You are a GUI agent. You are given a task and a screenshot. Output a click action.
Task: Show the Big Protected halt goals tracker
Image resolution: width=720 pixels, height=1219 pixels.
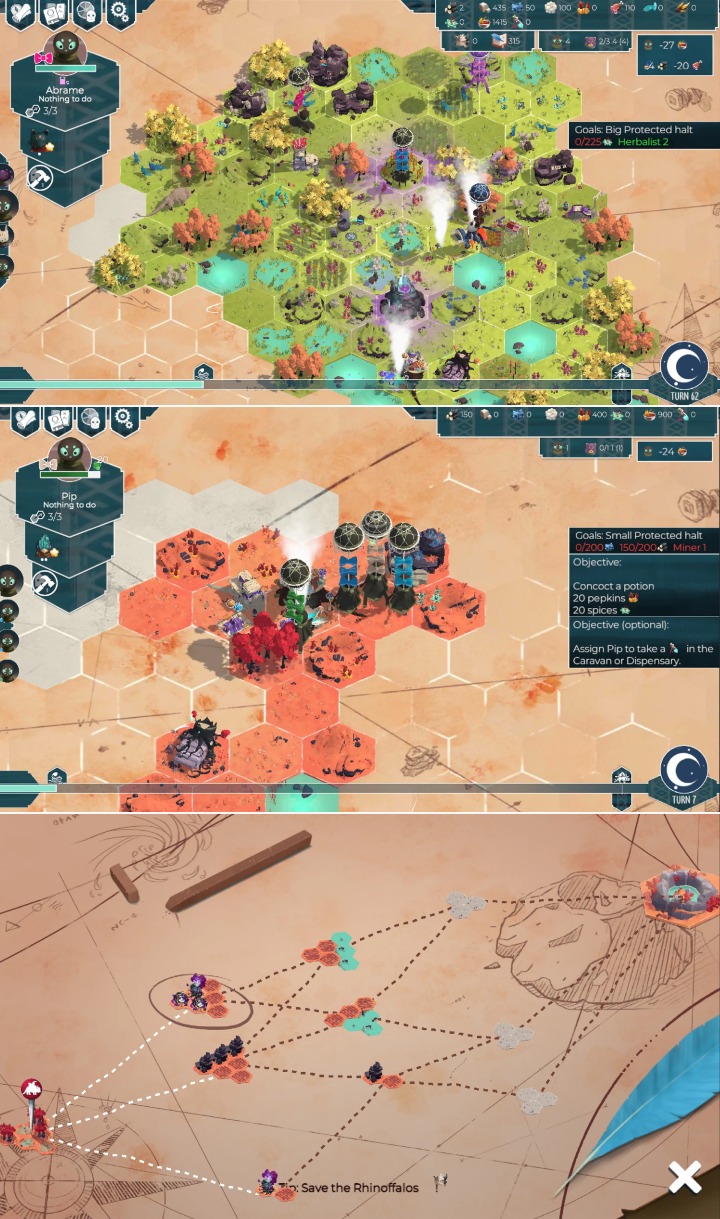[642, 135]
